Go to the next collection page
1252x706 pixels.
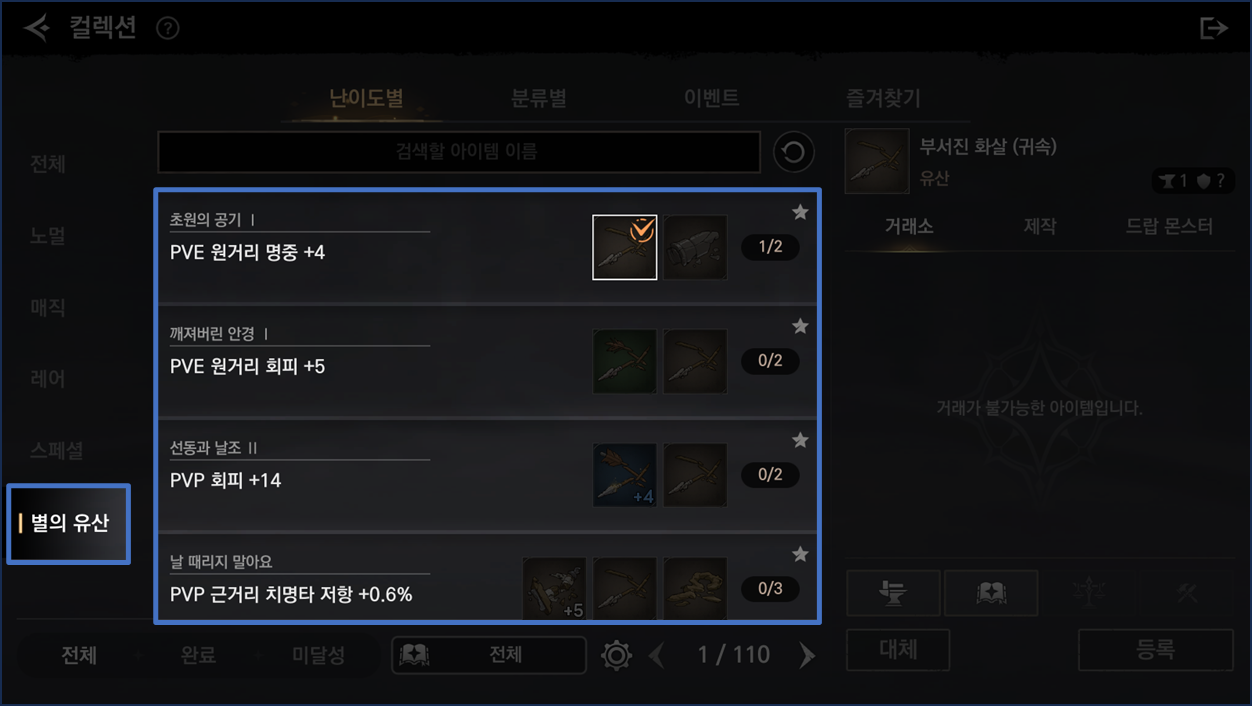807,655
